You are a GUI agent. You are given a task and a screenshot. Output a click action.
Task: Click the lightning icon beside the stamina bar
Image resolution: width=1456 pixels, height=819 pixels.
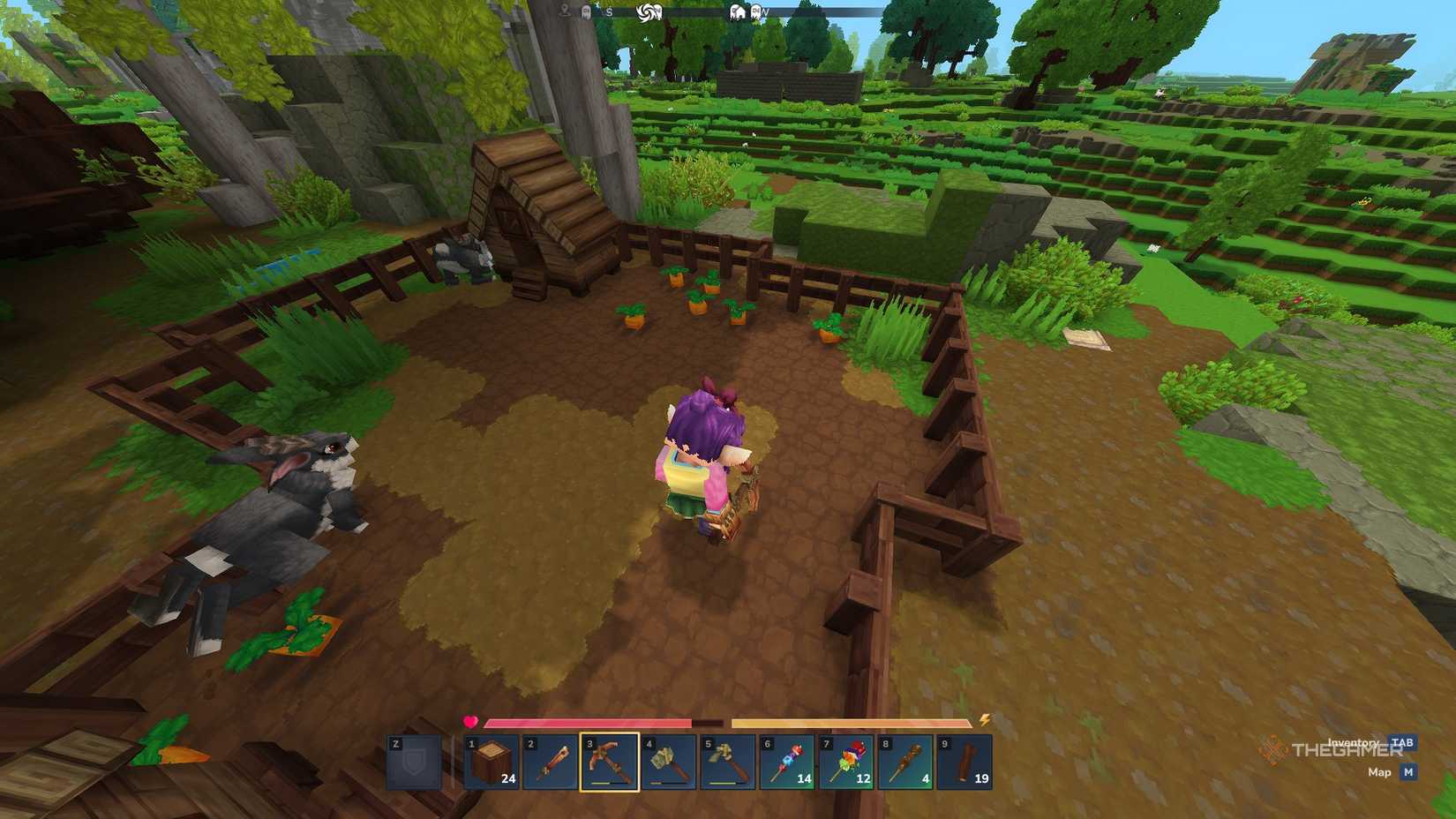click(x=985, y=721)
